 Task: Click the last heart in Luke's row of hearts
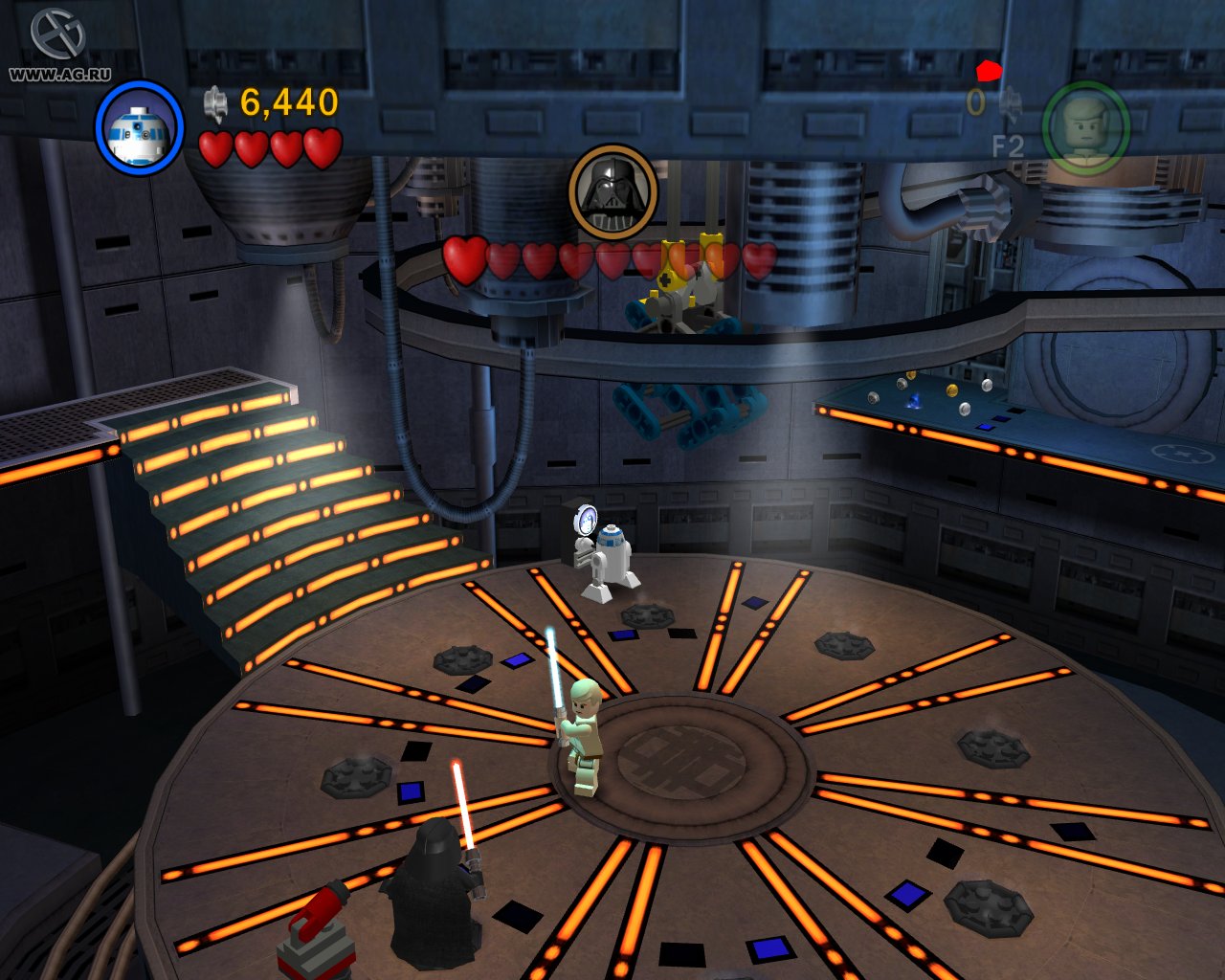761,260
